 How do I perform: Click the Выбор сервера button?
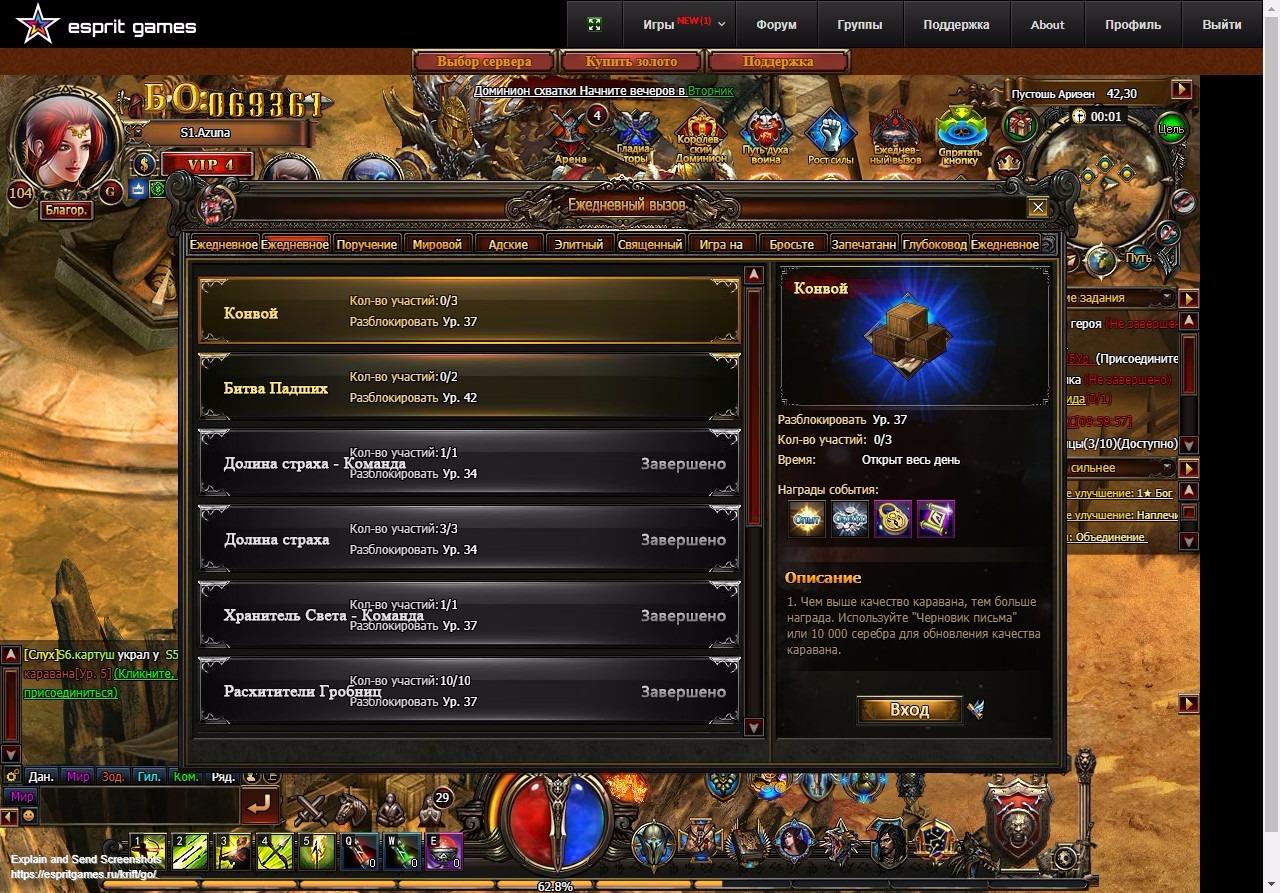(x=485, y=62)
